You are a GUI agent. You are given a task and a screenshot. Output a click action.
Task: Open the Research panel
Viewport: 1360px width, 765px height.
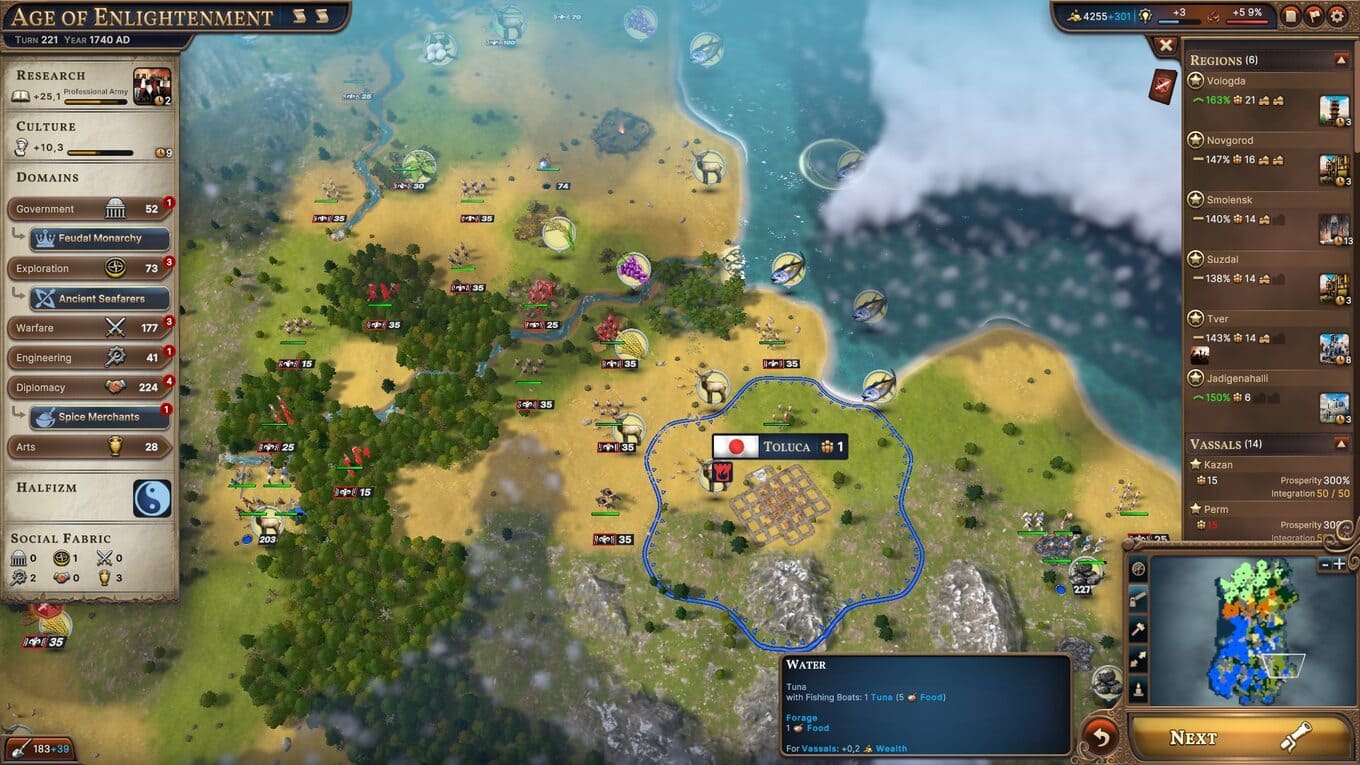[90, 87]
